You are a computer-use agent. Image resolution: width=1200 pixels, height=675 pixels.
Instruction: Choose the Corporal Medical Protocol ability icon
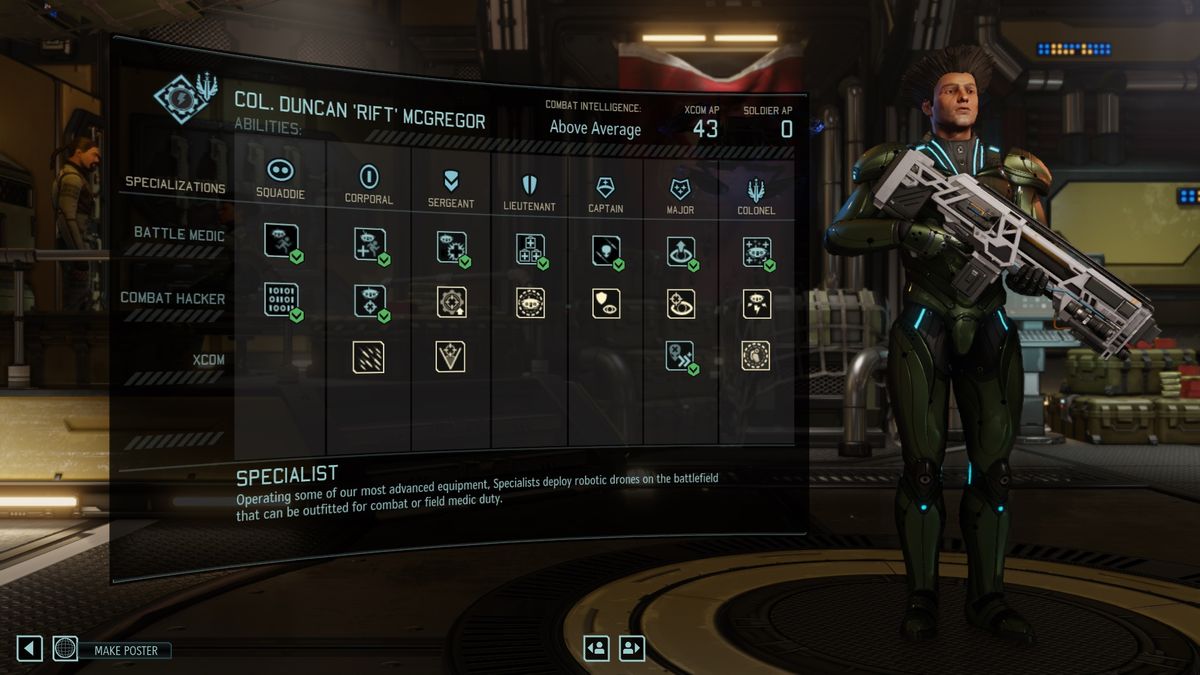(x=369, y=245)
